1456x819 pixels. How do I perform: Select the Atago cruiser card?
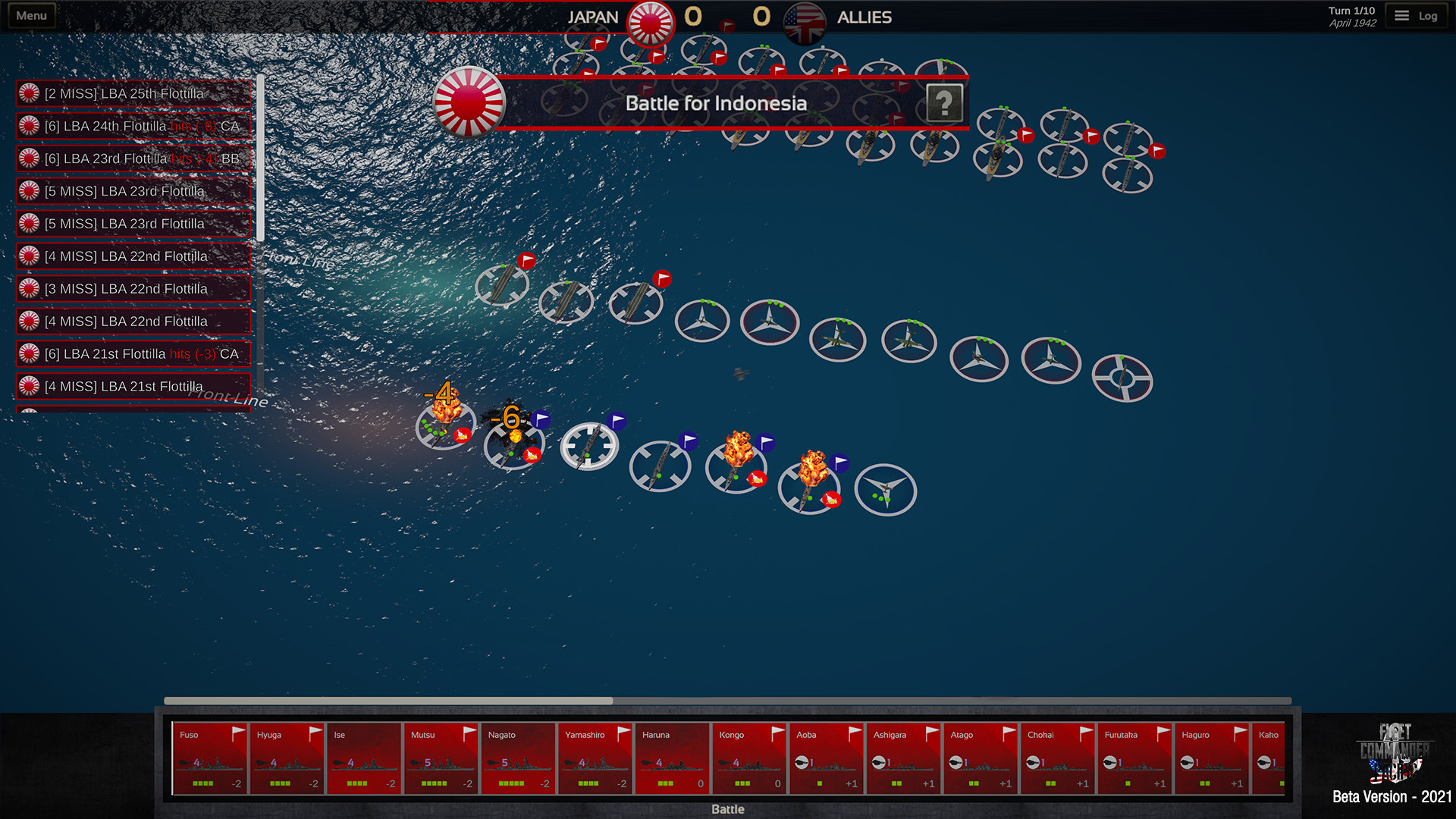tap(981, 758)
